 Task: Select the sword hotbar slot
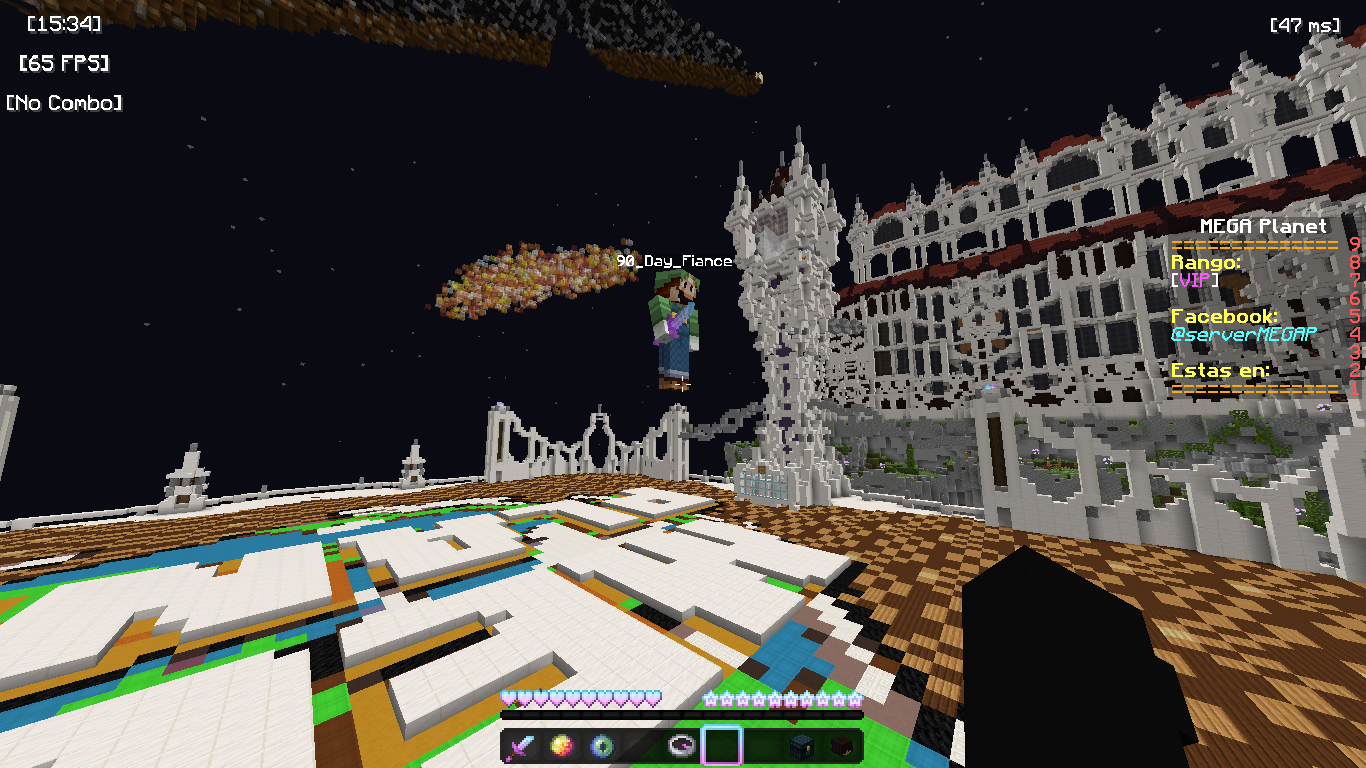522,745
